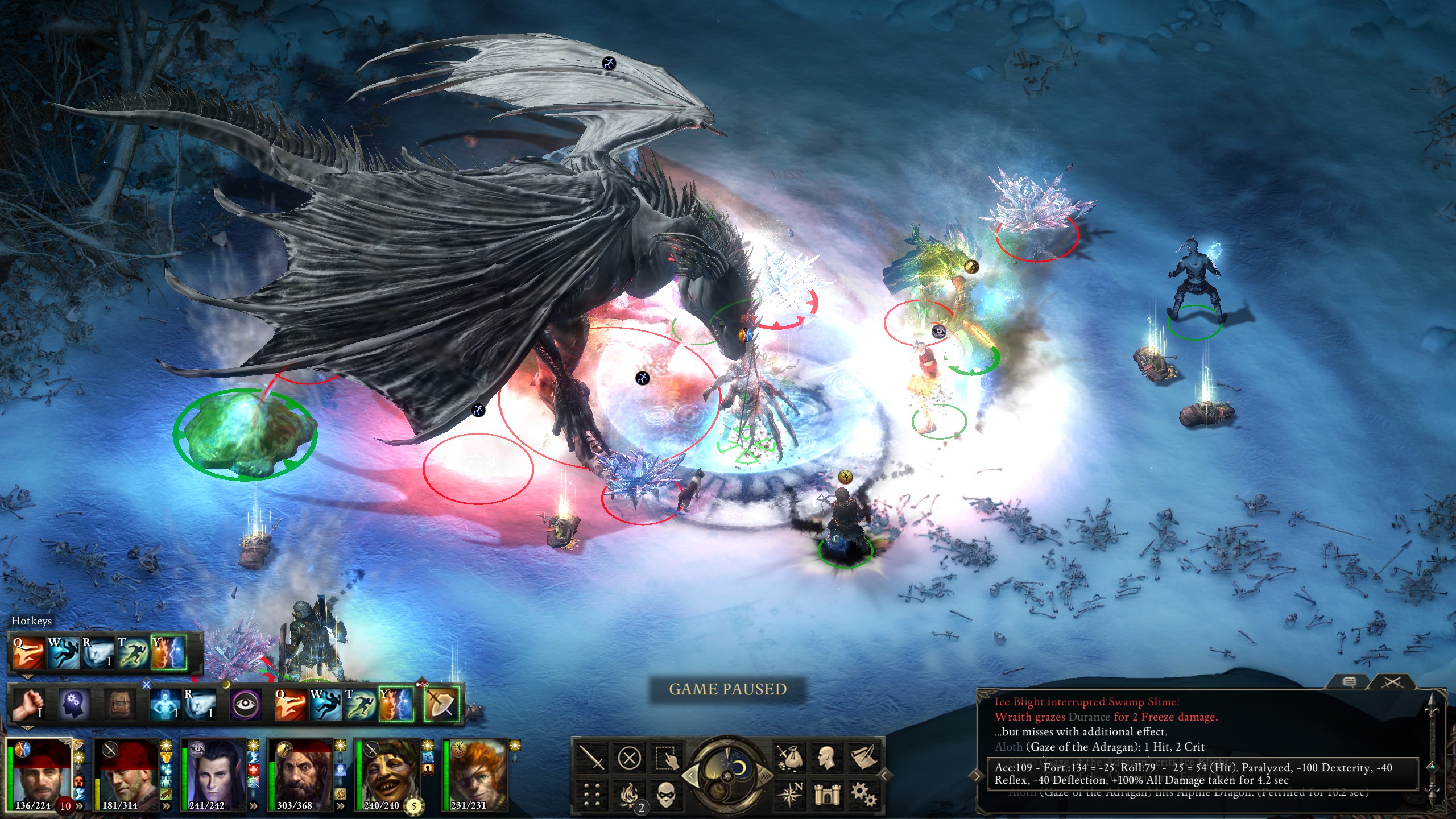Open the journal scroll and quill

(x=863, y=758)
